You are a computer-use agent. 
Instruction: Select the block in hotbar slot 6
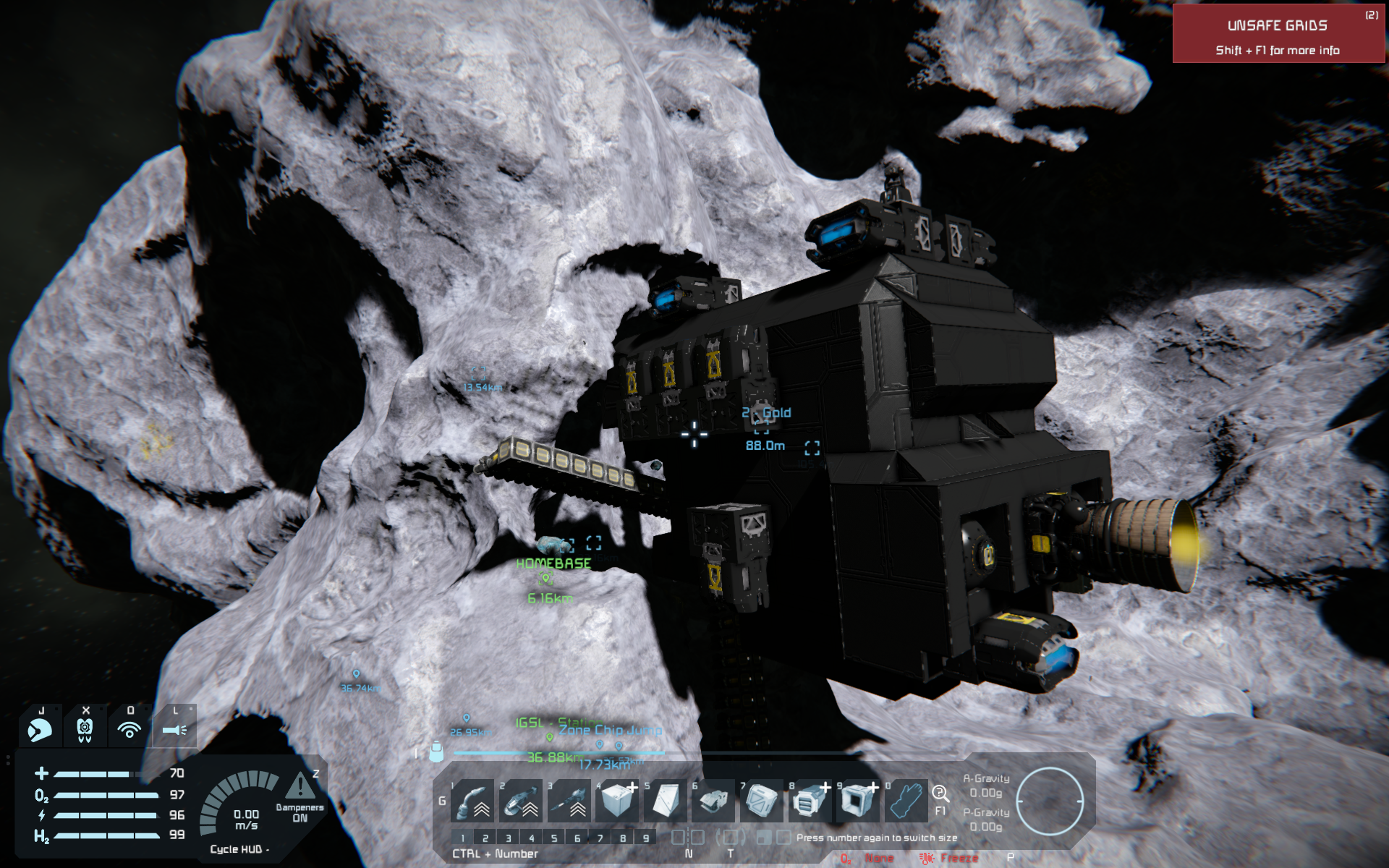coord(713,801)
